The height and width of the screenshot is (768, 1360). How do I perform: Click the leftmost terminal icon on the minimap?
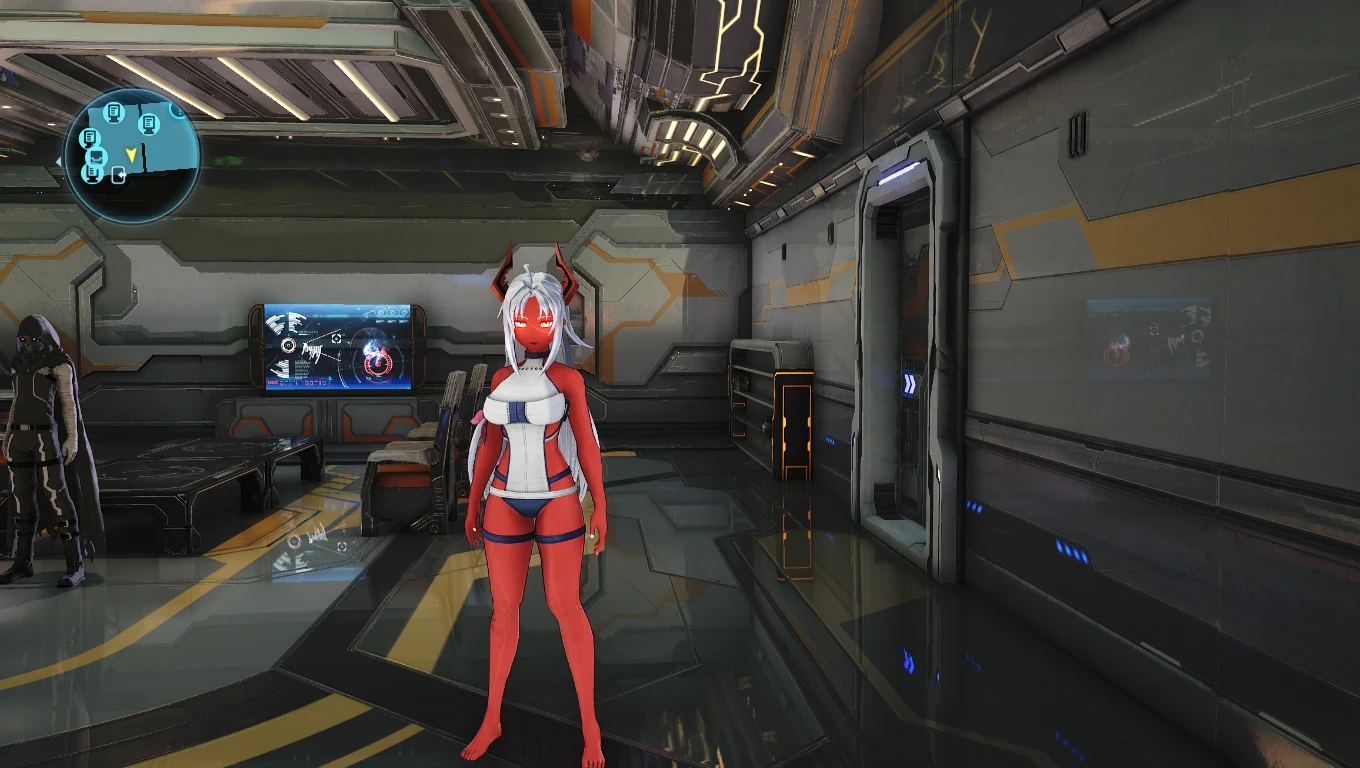[90, 137]
